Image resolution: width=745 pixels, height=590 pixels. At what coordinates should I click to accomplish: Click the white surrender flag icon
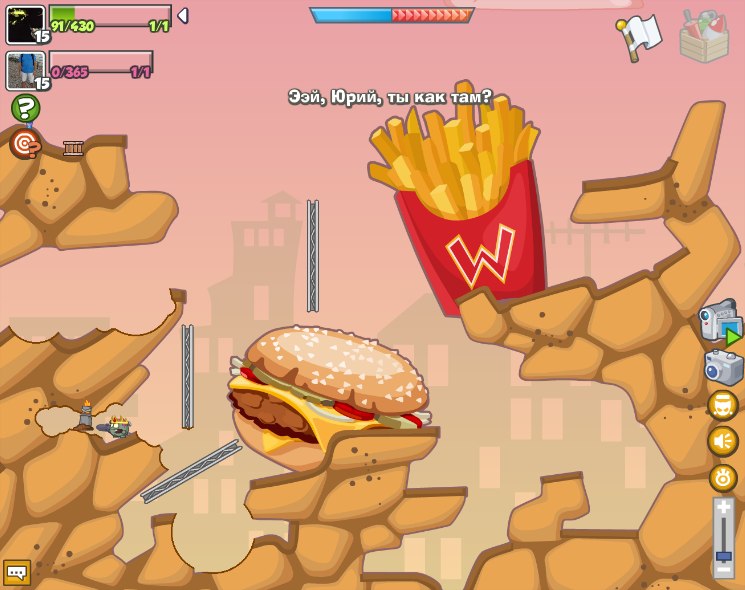641,36
